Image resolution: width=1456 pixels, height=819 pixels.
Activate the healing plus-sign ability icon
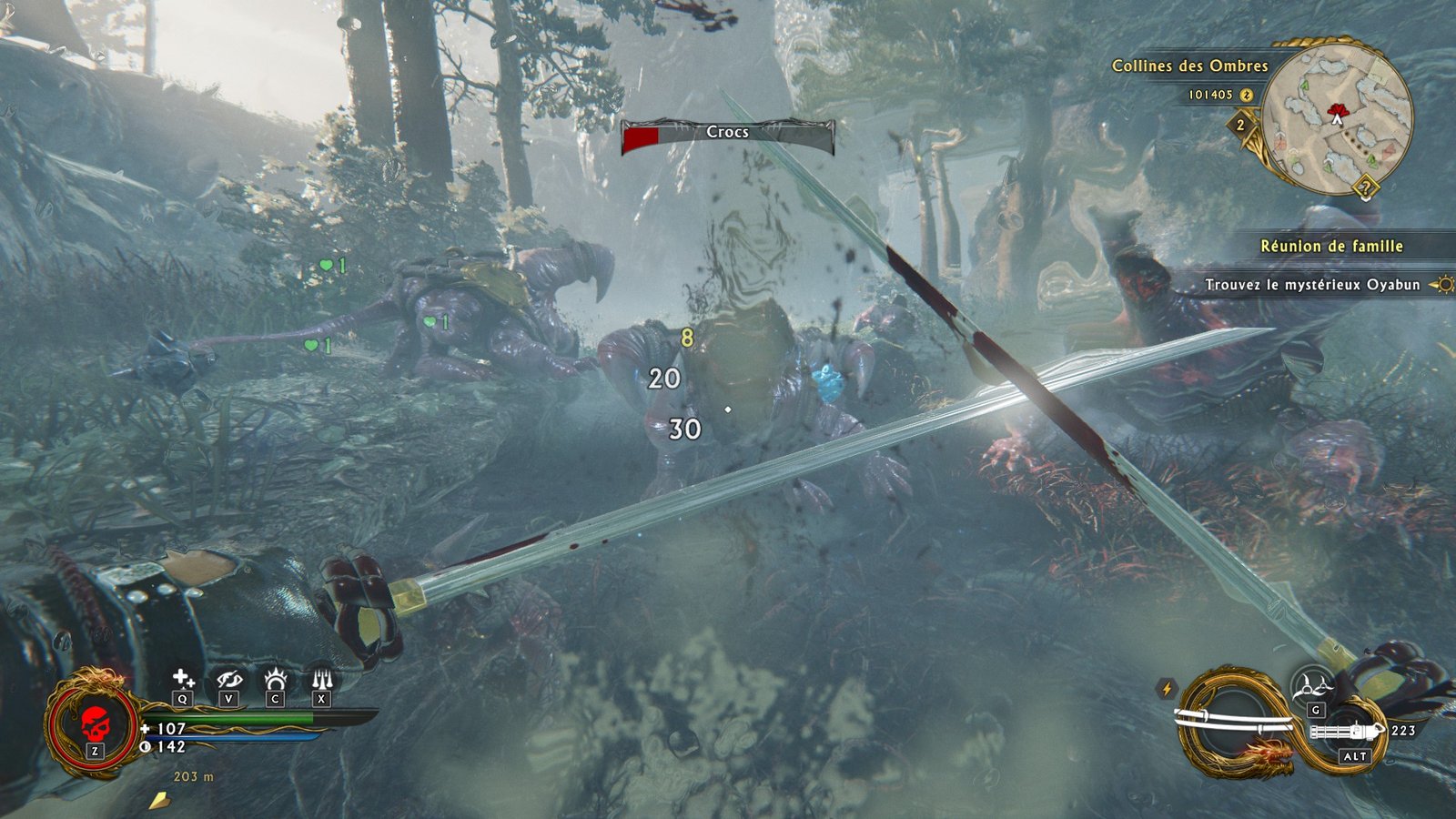coord(183,679)
